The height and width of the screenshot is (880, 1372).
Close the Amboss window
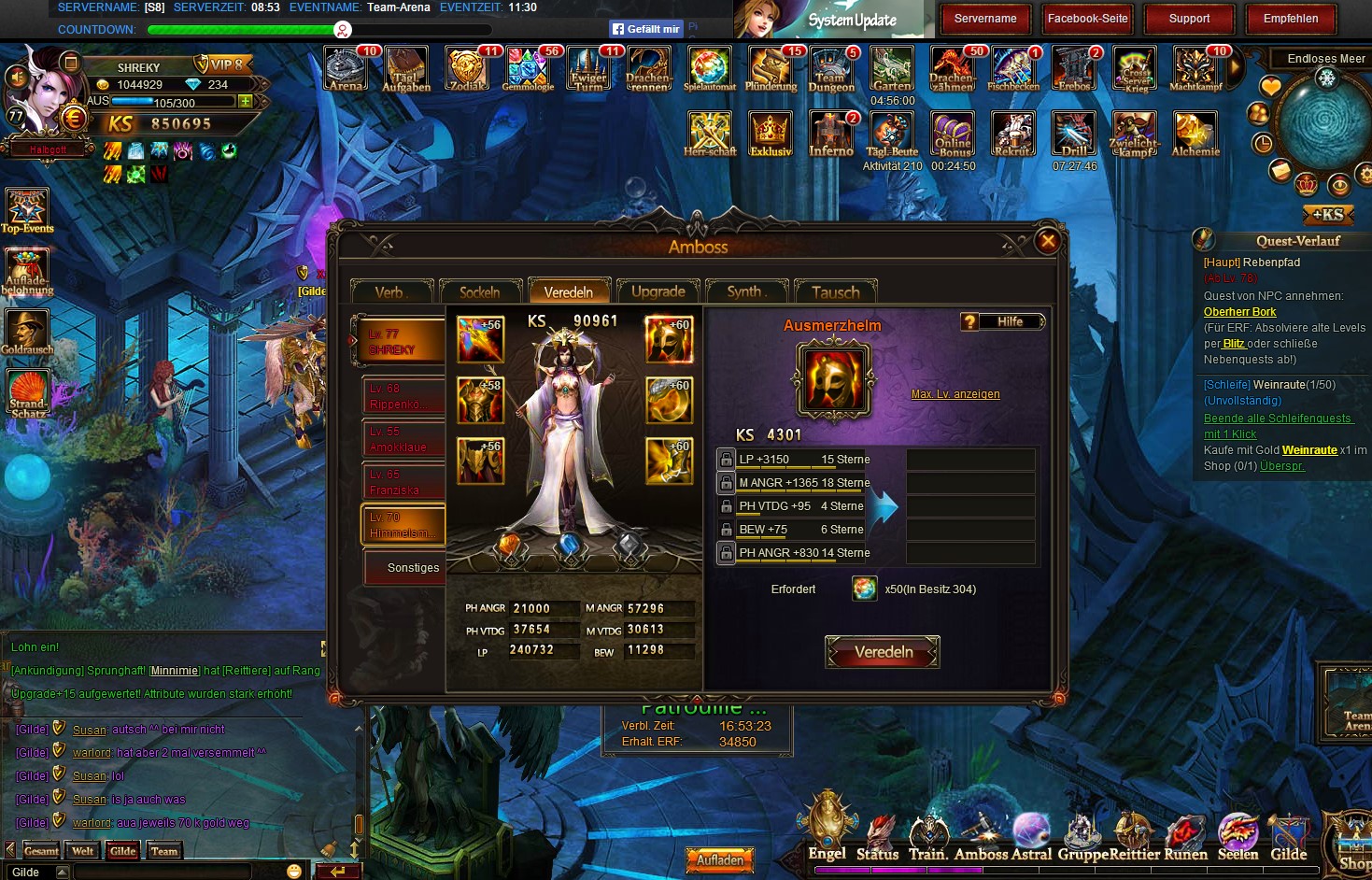(x=1048, y=241)
